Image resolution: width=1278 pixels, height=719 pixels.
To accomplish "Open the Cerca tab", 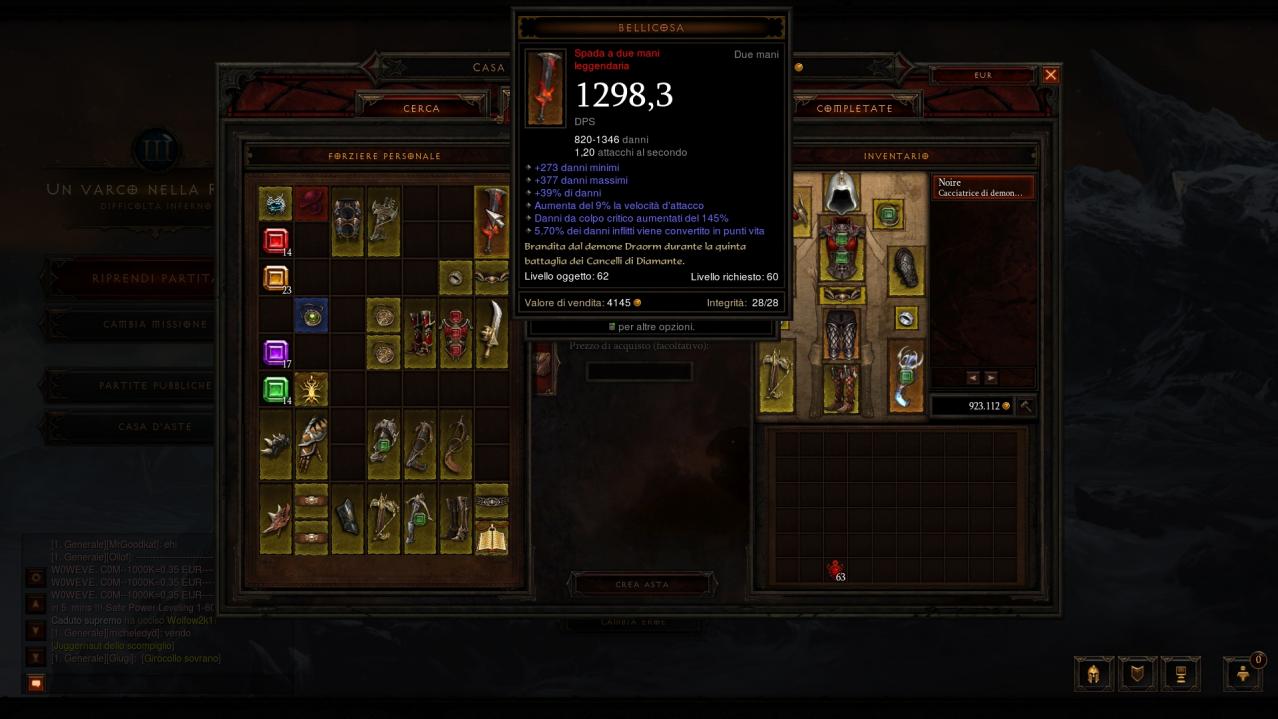I will coord(421,108).
